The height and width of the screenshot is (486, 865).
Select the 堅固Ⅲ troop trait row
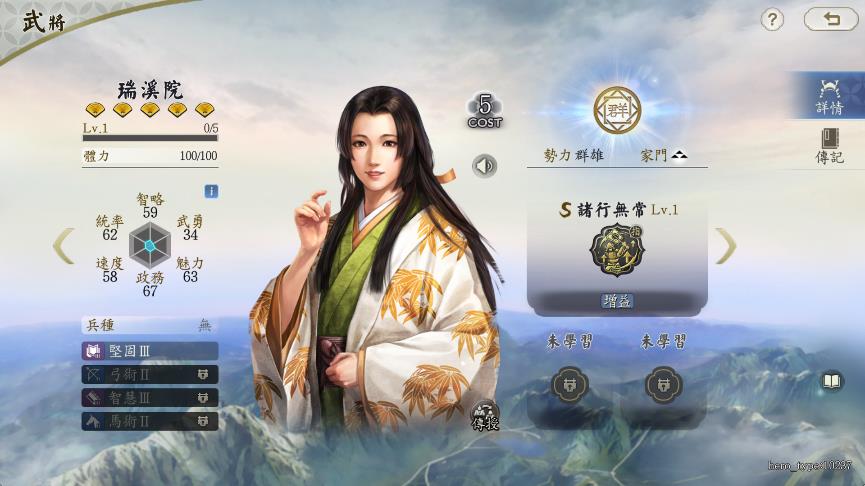150,351
